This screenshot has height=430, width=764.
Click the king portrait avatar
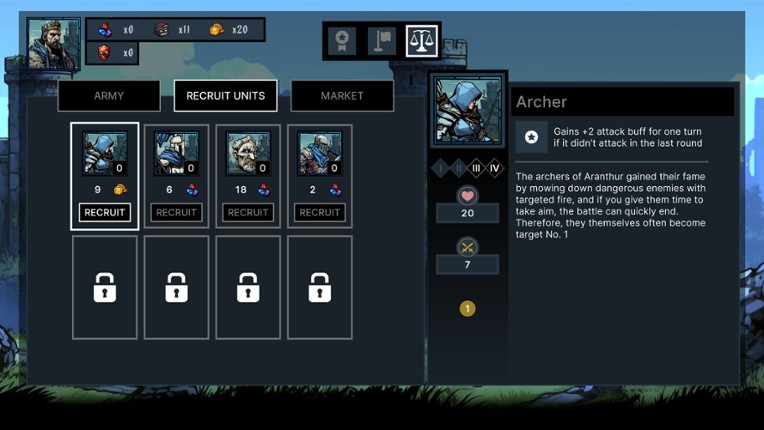(54, 44)
